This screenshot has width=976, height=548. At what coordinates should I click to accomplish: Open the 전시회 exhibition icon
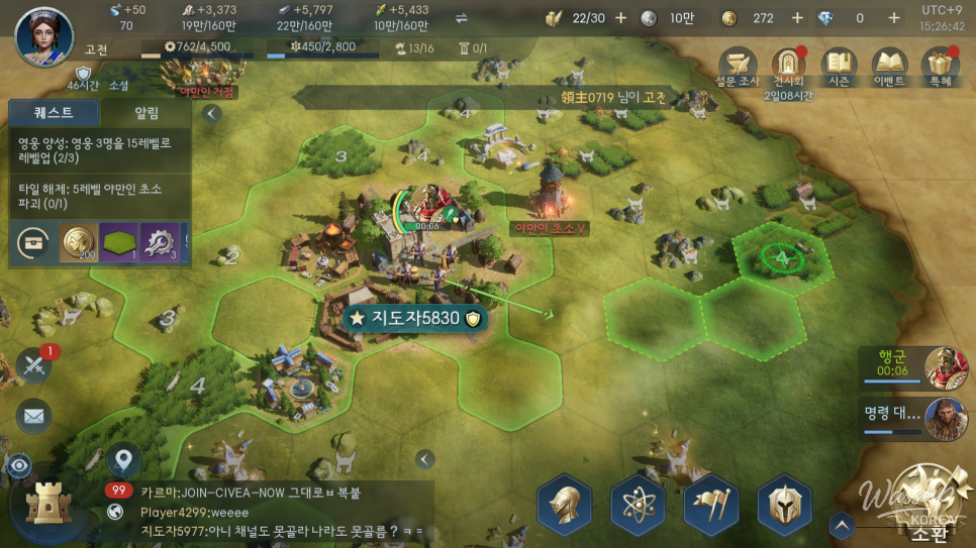(789, 66)
